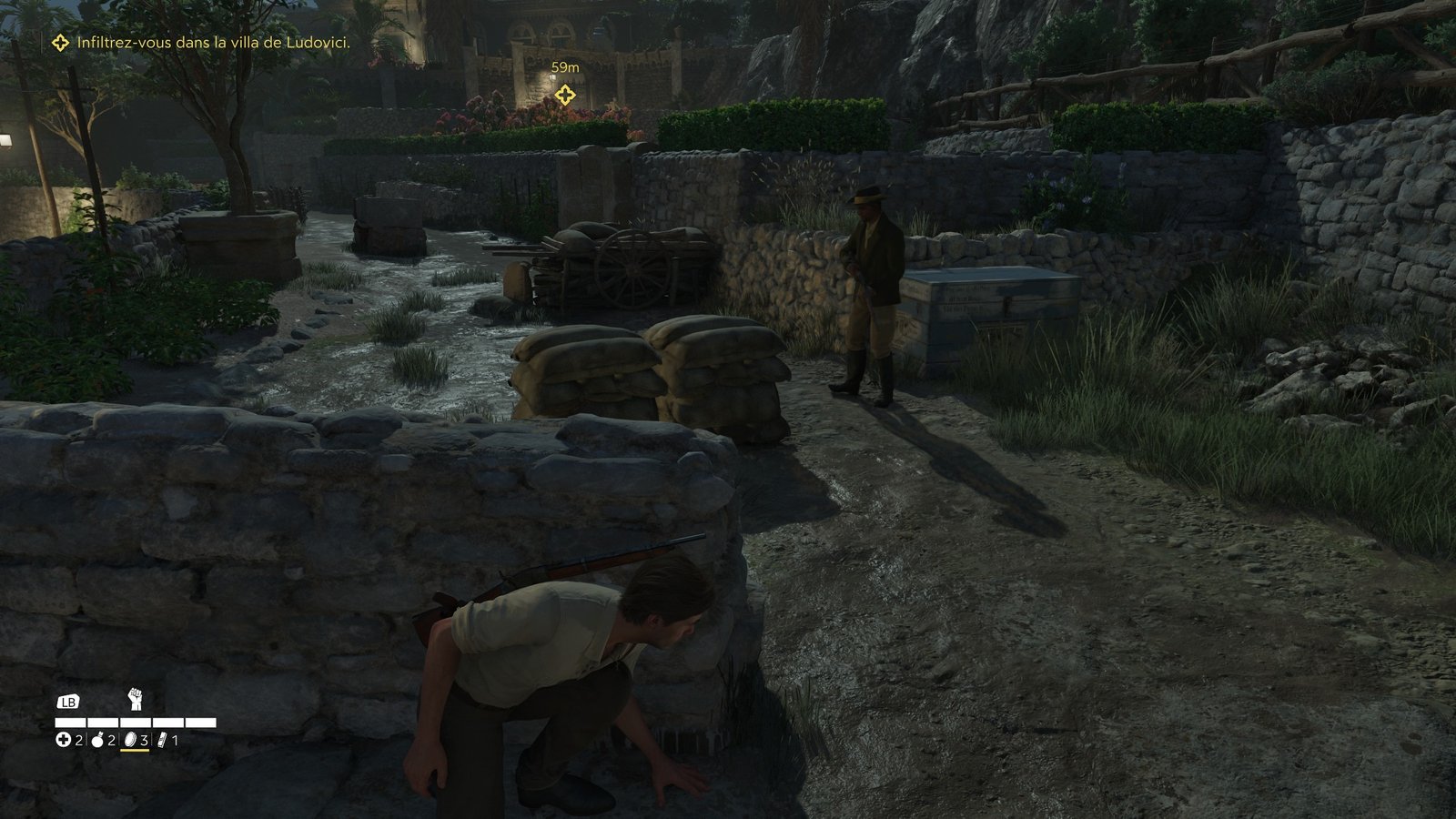Screen dimensions: 1456x819
Task: Select the fist melee weapon icon
Action: 136,699
